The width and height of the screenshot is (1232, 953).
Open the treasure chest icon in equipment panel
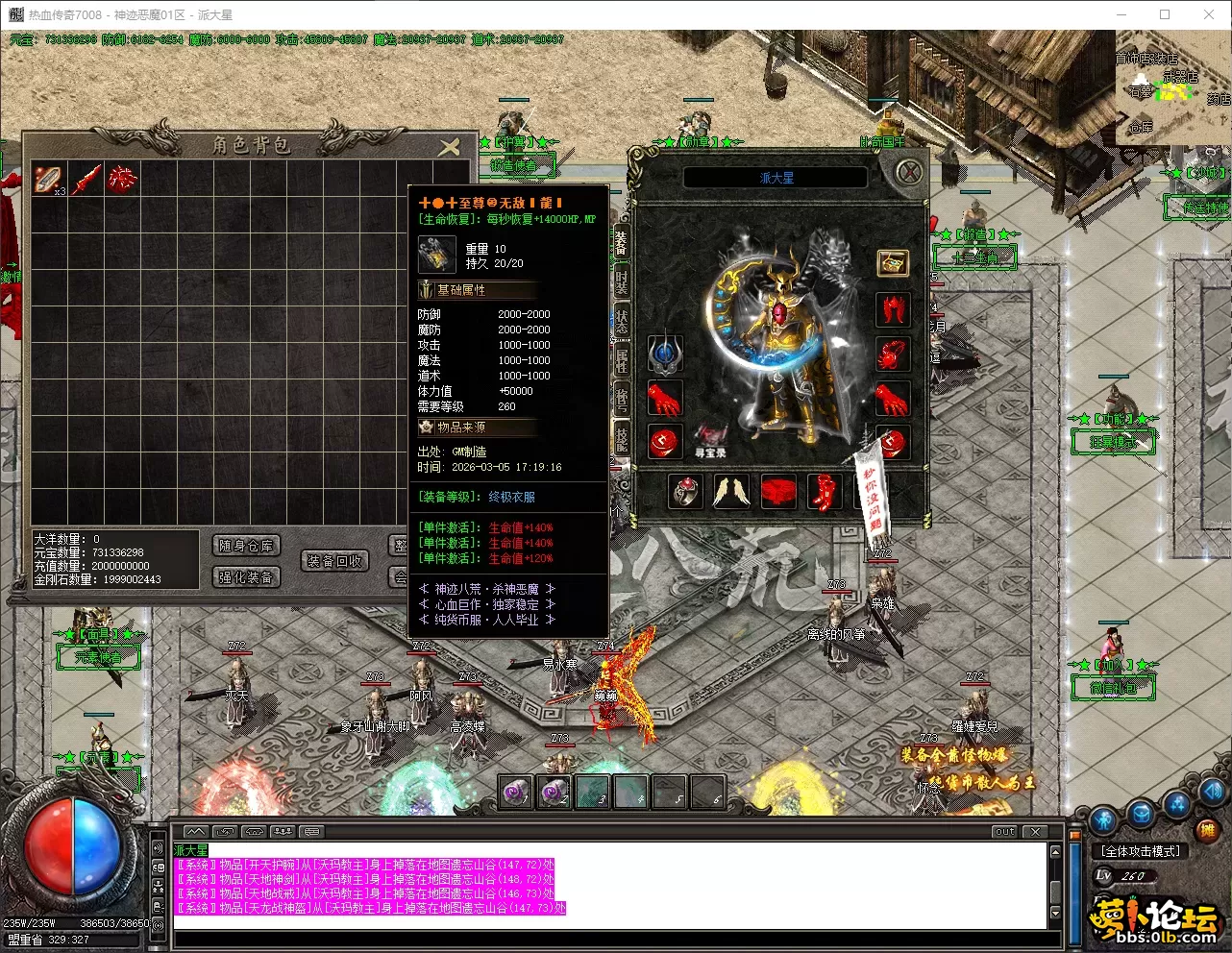(893, 262)
